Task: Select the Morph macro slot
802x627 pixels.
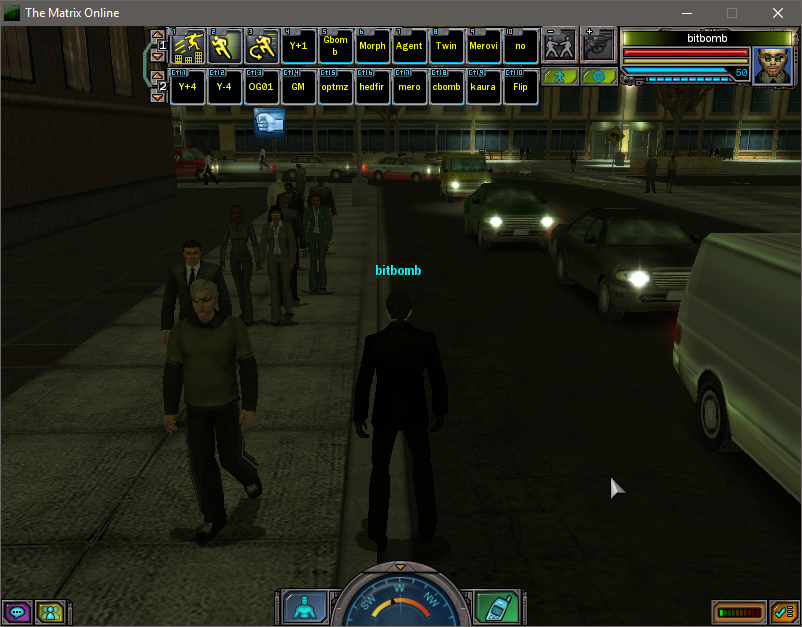Action: click(x=372, y=46)
